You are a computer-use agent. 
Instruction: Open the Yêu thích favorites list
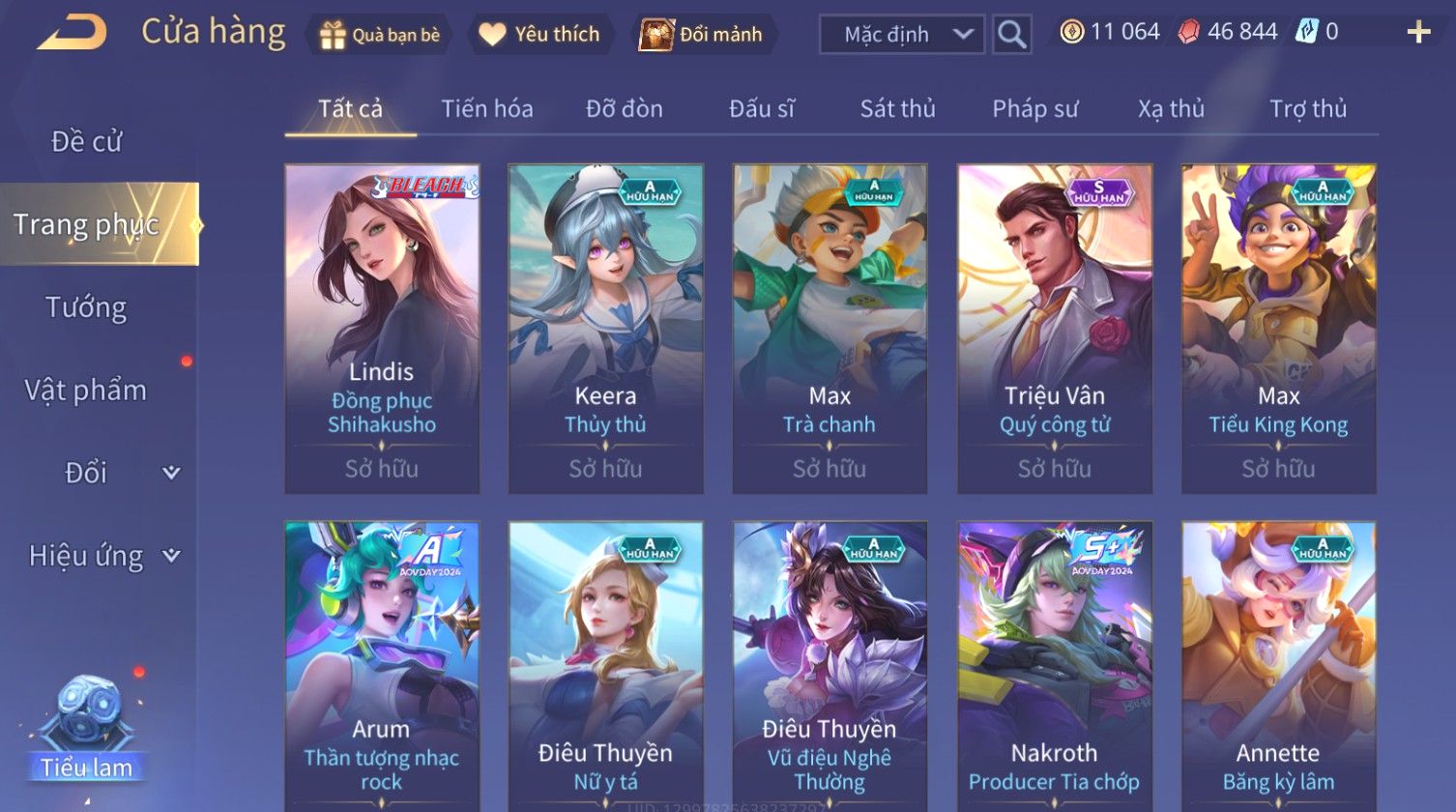[x=540, y=35]
